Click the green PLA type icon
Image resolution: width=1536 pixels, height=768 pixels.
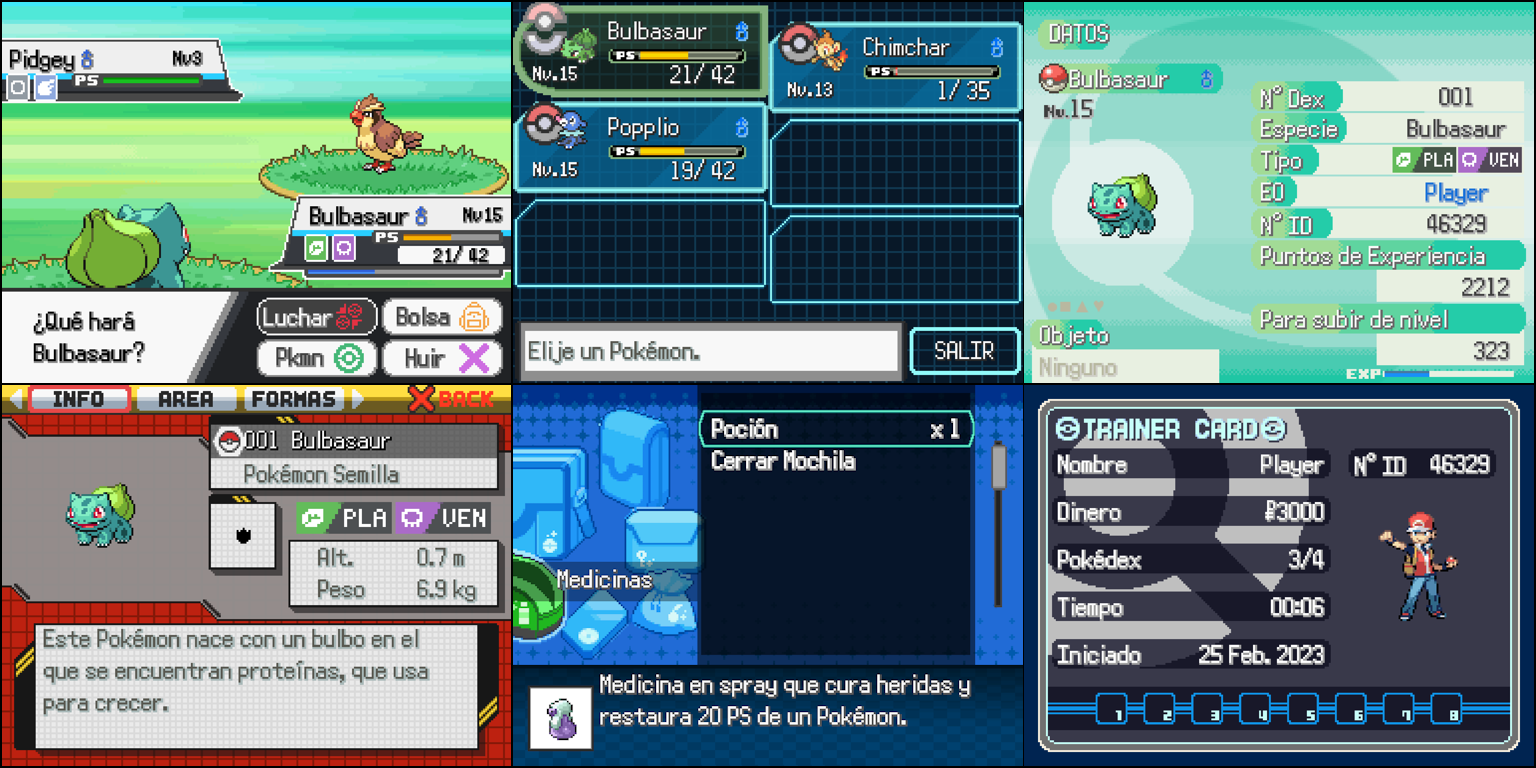(314, 517)
